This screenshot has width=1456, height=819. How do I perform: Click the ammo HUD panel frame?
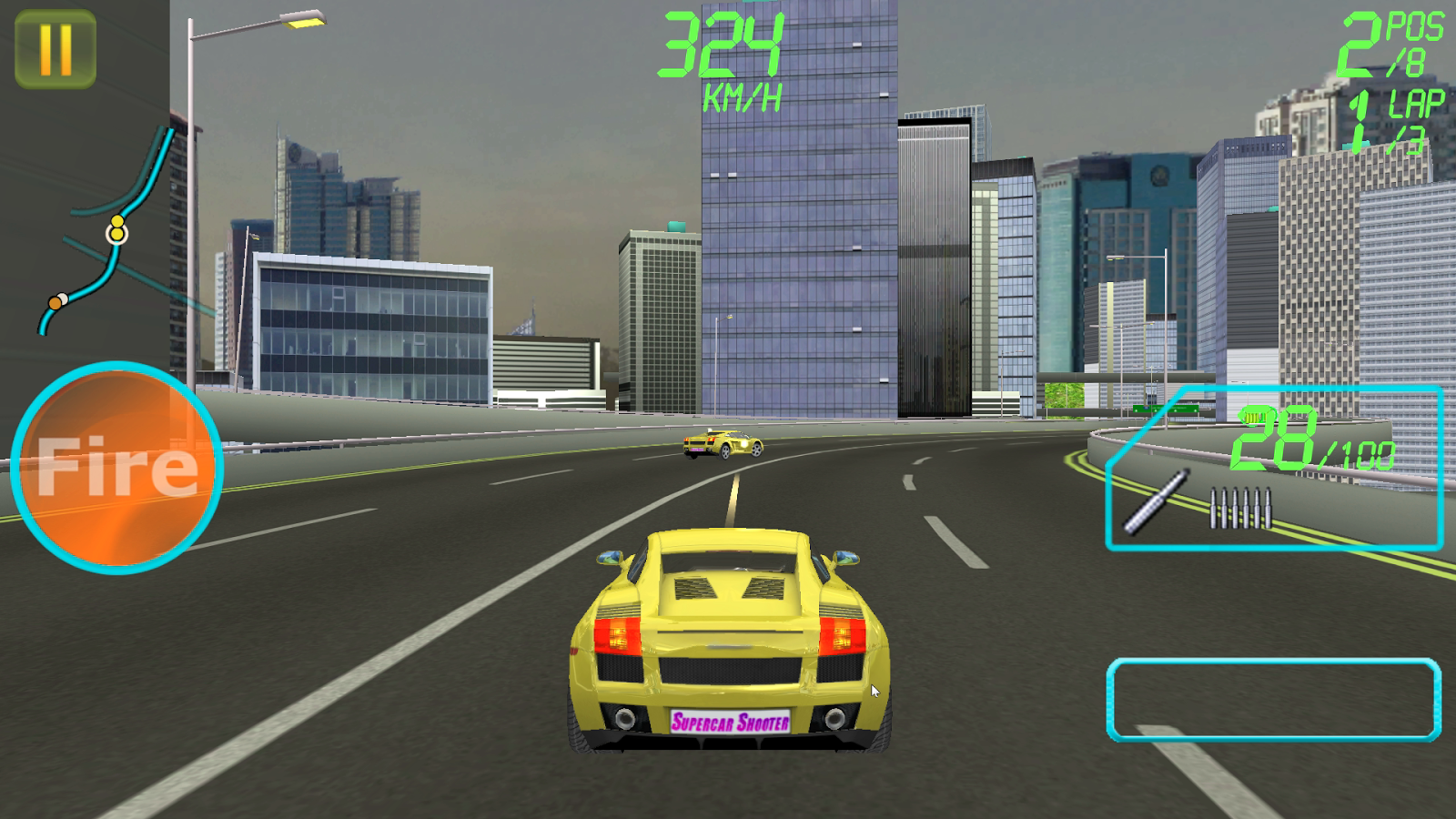click(1274, 469)
